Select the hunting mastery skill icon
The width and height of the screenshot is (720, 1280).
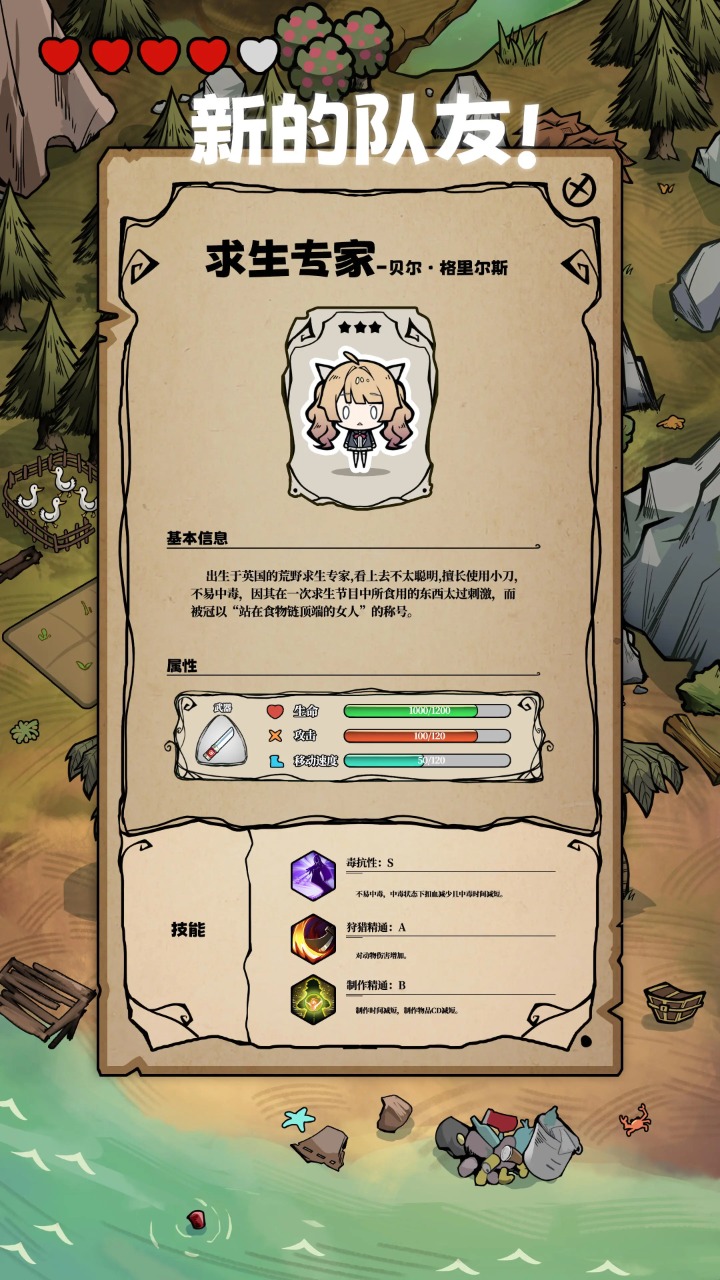(313, 938)
